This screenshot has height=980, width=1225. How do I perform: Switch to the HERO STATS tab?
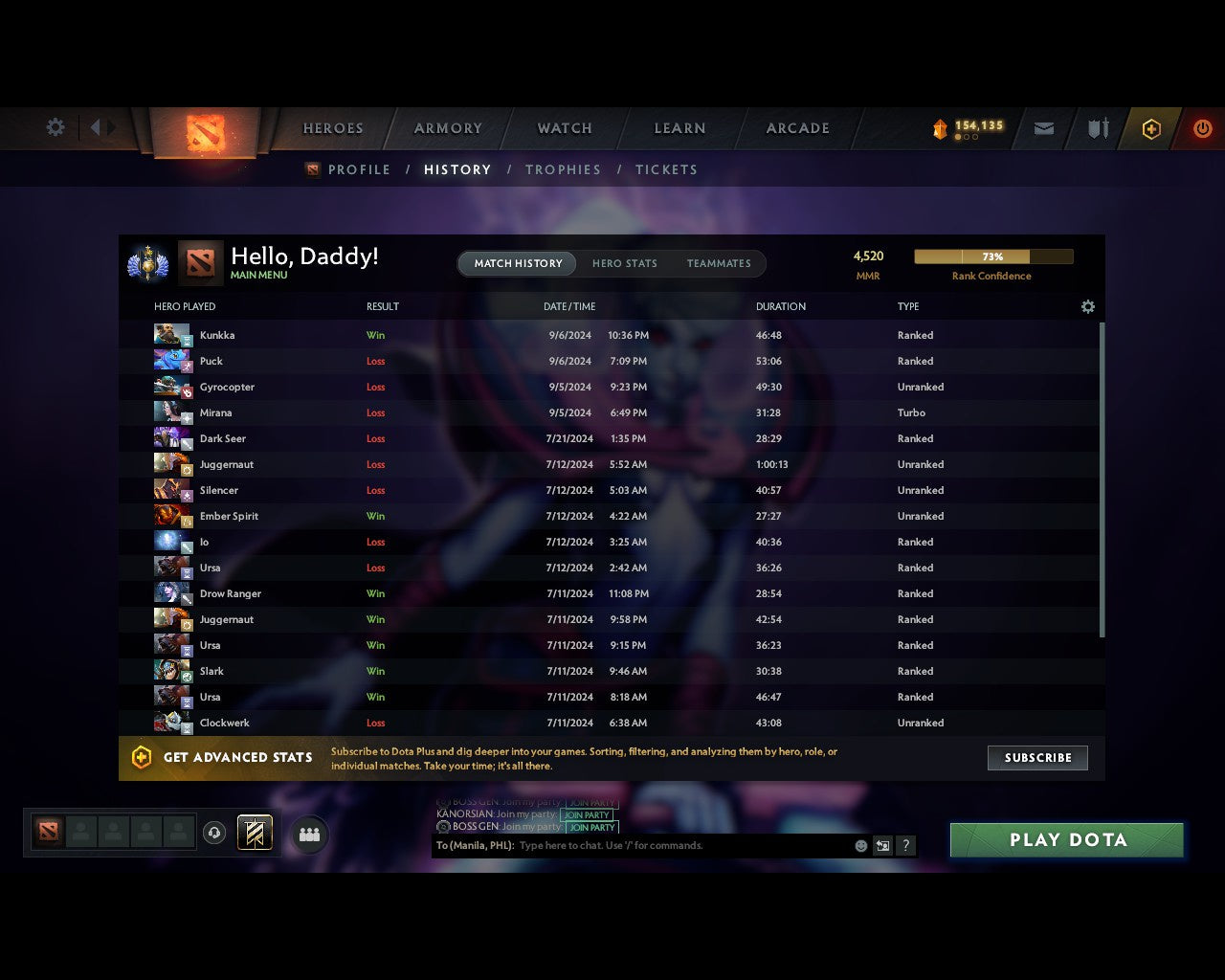click(x=625, y=263)
